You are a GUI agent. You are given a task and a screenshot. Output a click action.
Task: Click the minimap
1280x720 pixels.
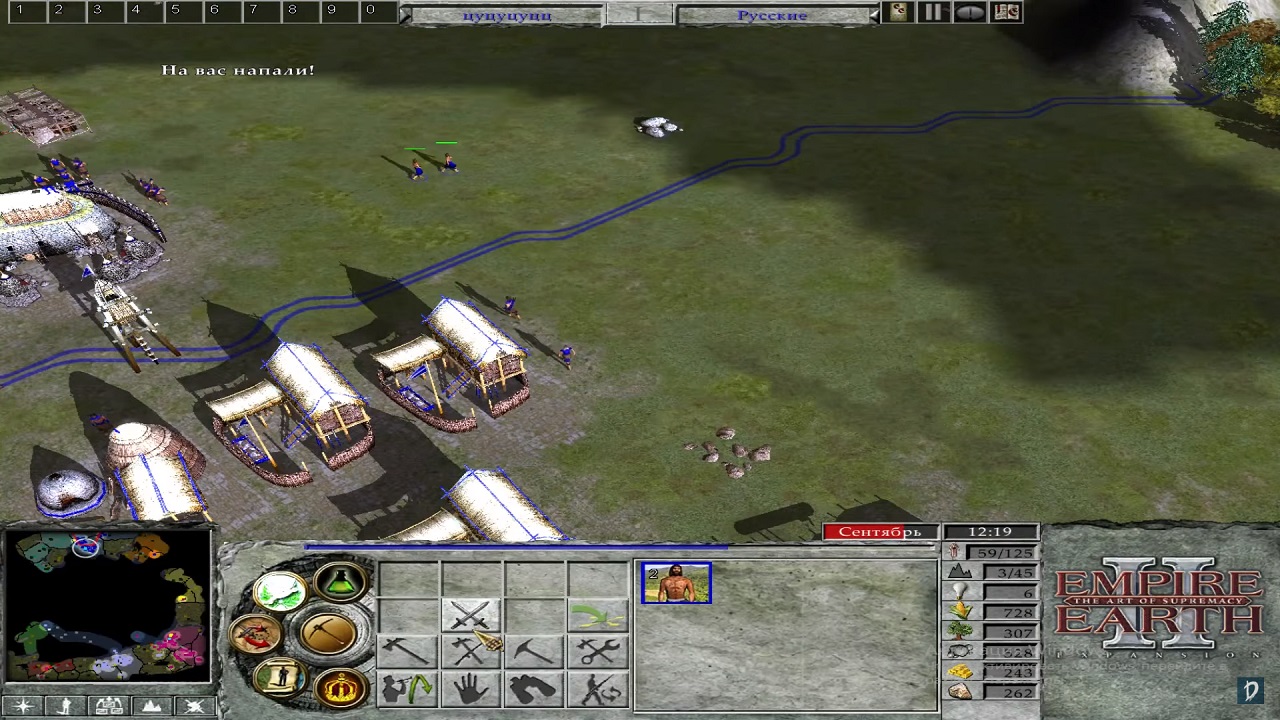pyautogui.click(x=108, y=607)
